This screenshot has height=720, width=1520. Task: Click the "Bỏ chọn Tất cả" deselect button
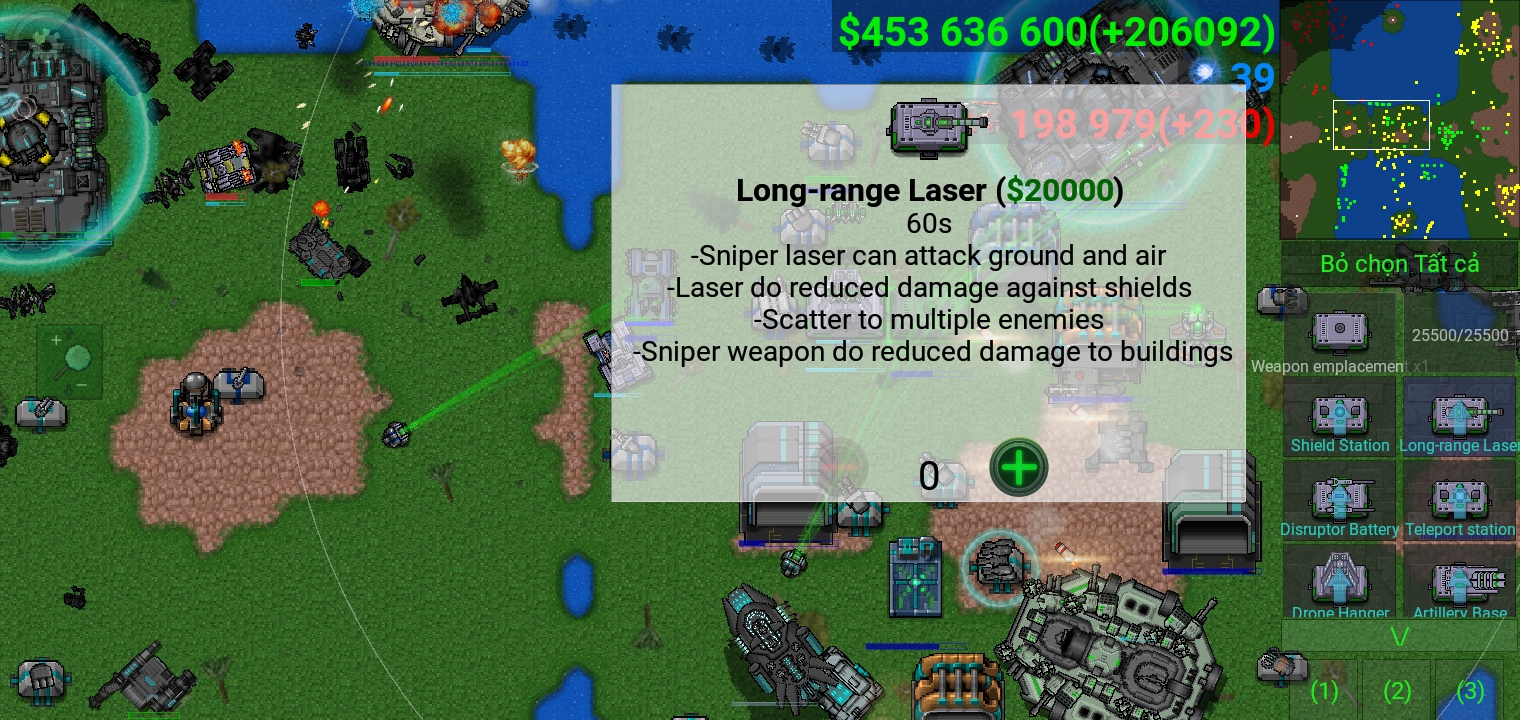[x=1399, y=264]
